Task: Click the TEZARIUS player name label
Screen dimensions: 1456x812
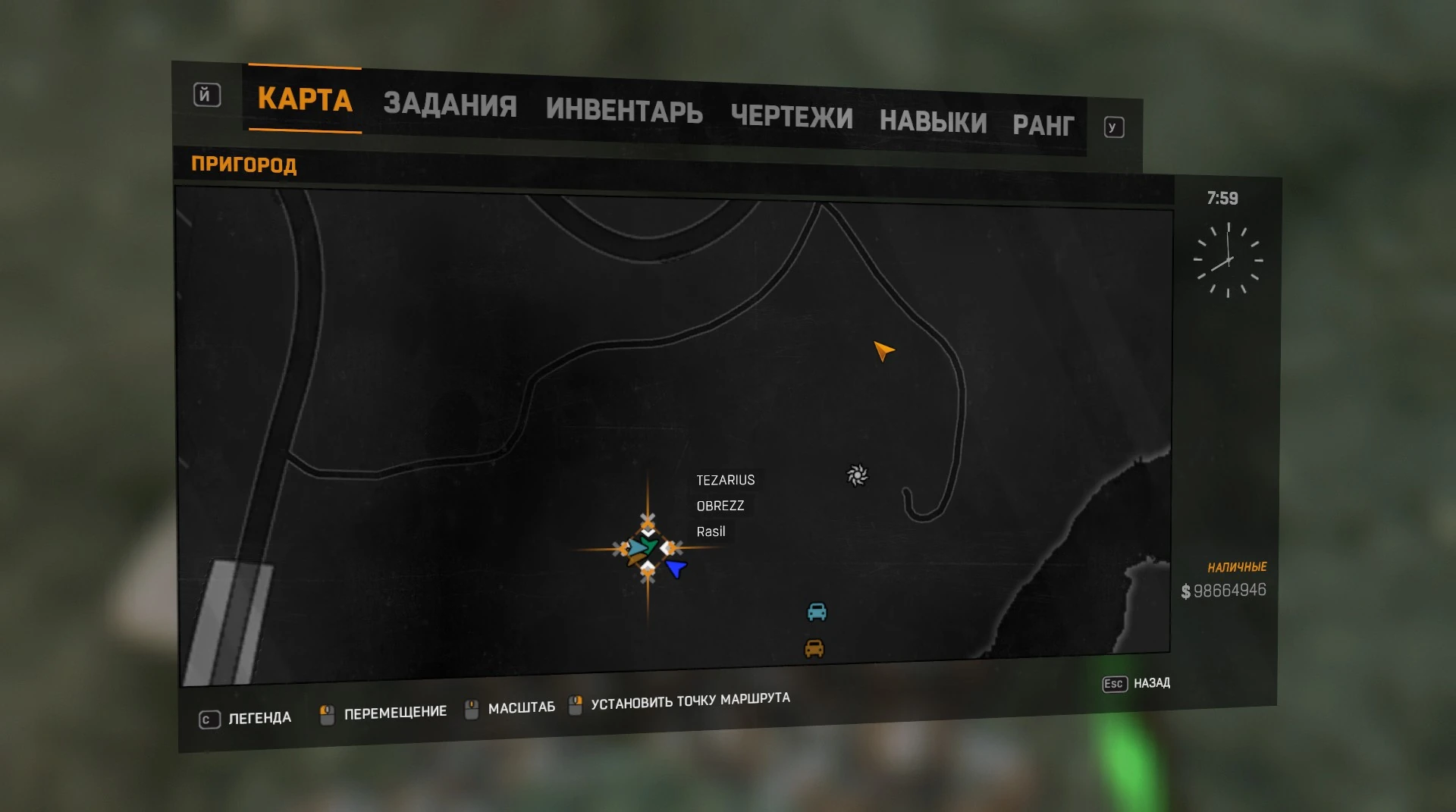Action: 725,480
